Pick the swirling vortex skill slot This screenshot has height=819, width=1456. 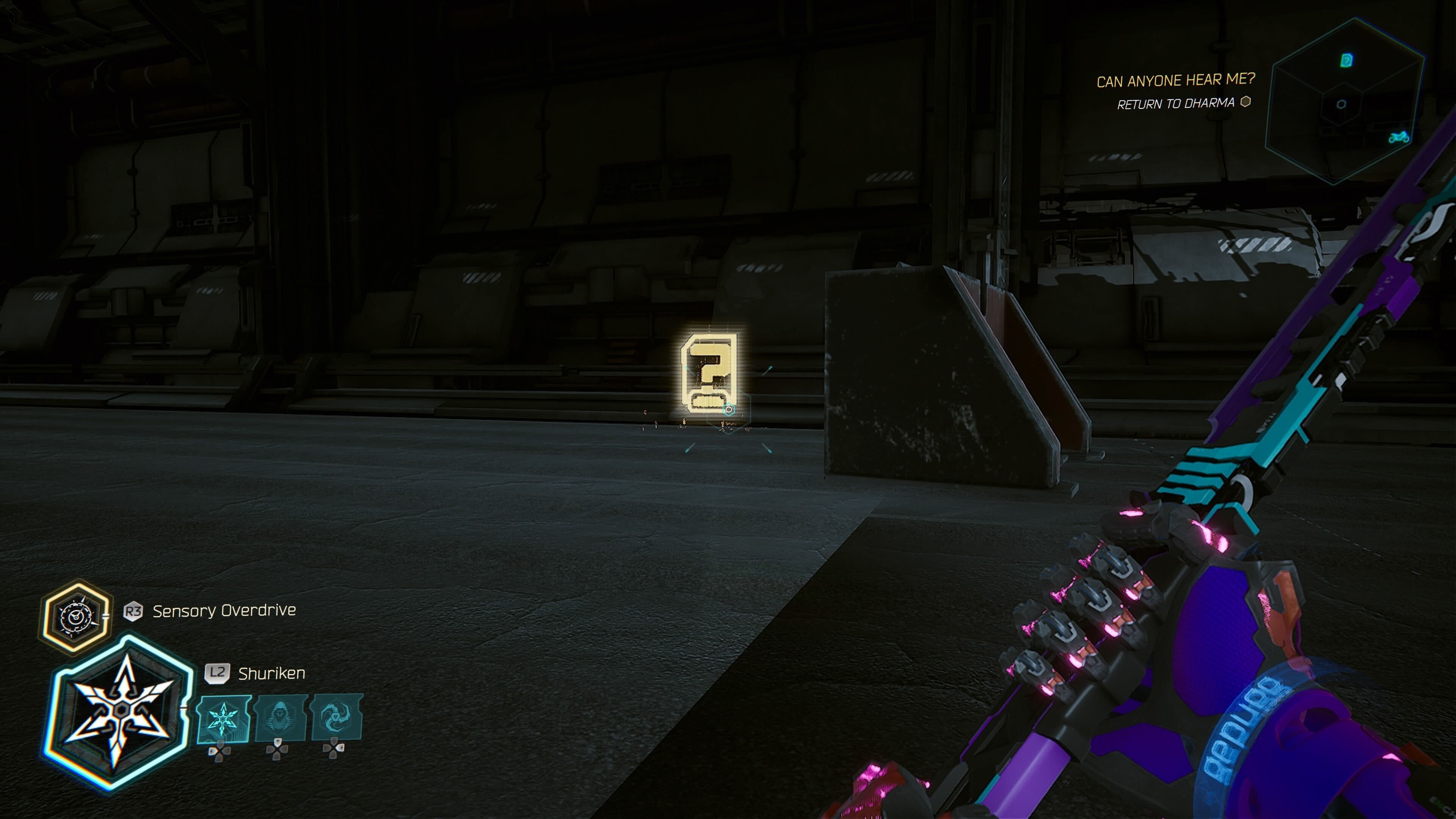pyautogui.click(x=337, y=717)
